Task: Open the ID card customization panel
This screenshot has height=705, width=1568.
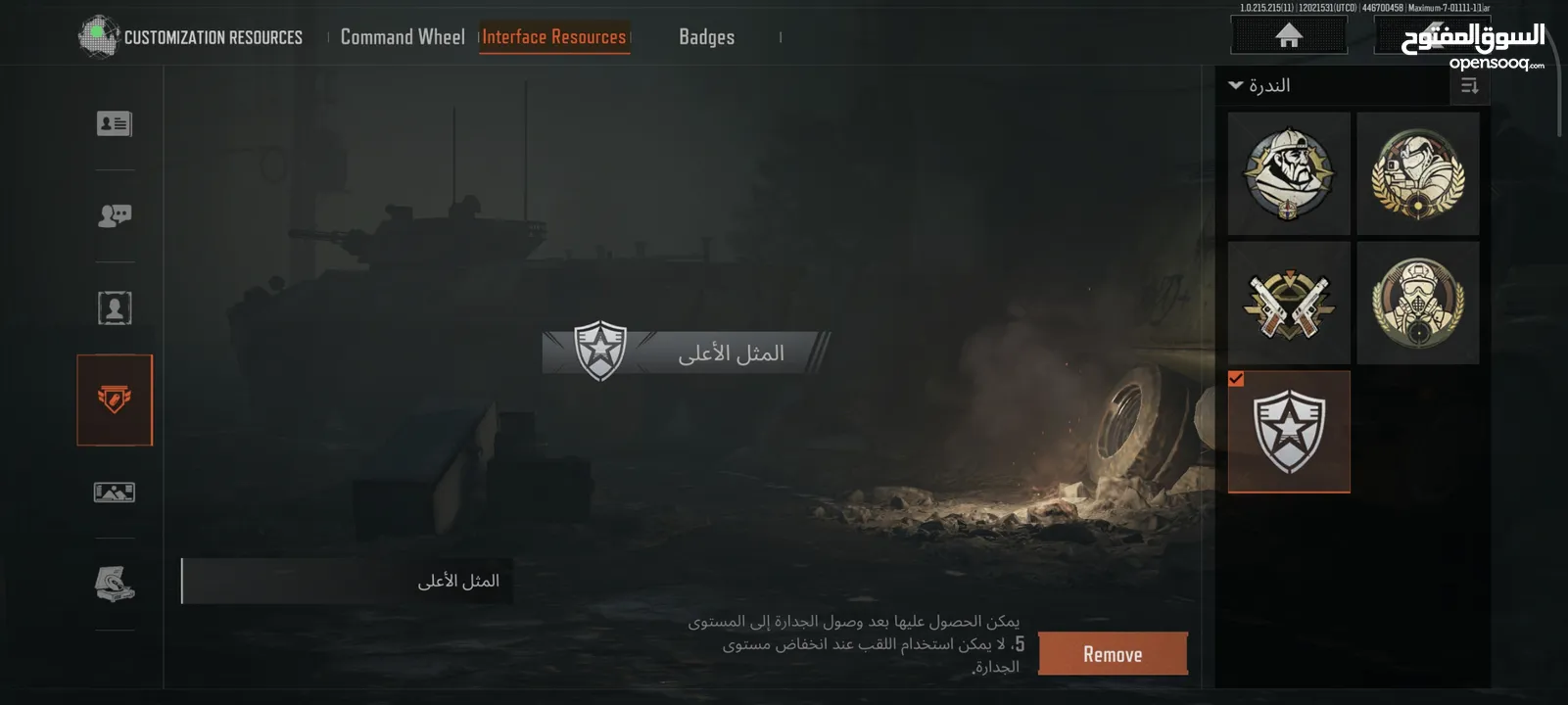Action: [115, 123]
